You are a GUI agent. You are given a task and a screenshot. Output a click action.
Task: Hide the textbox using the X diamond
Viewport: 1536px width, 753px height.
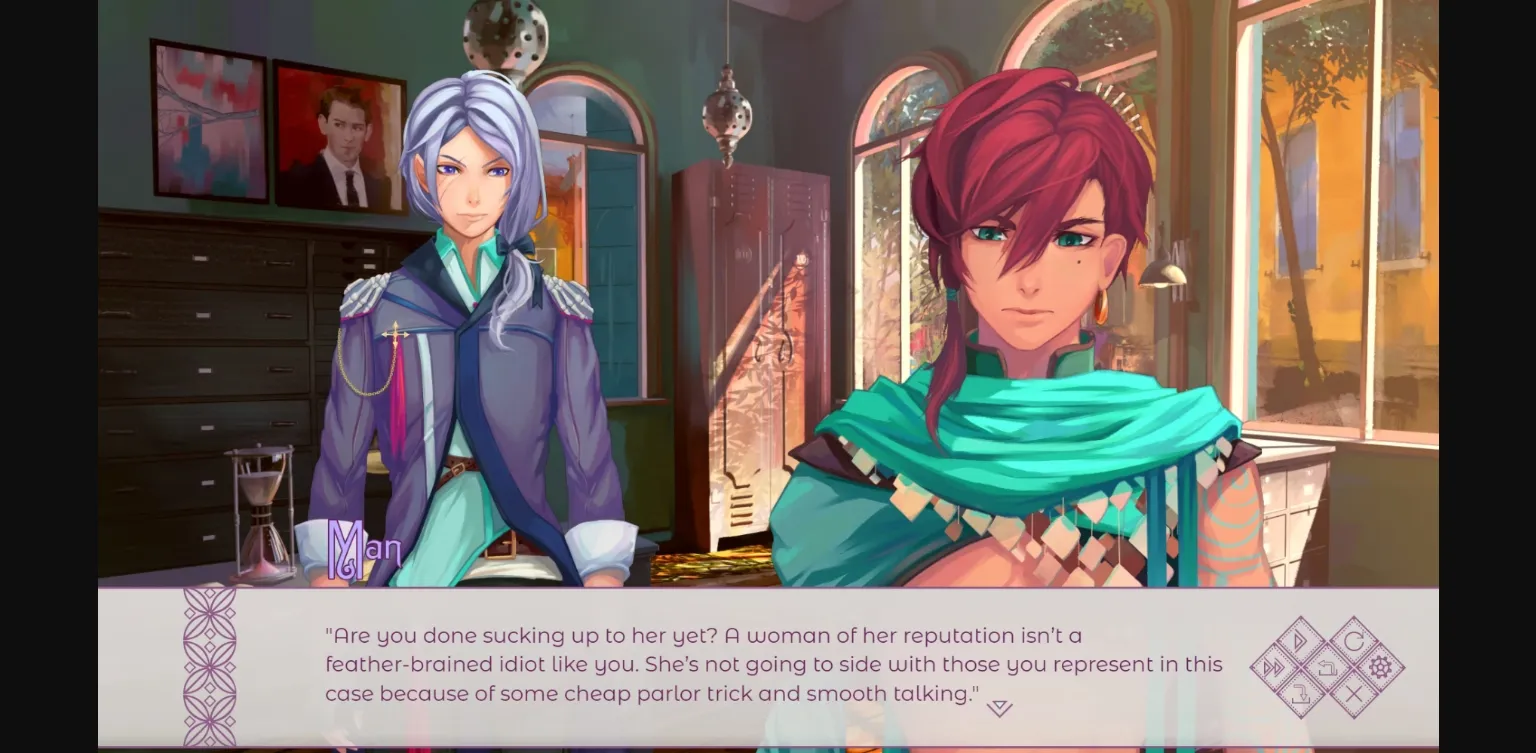pyautogui.click(x=1354, y=692)
